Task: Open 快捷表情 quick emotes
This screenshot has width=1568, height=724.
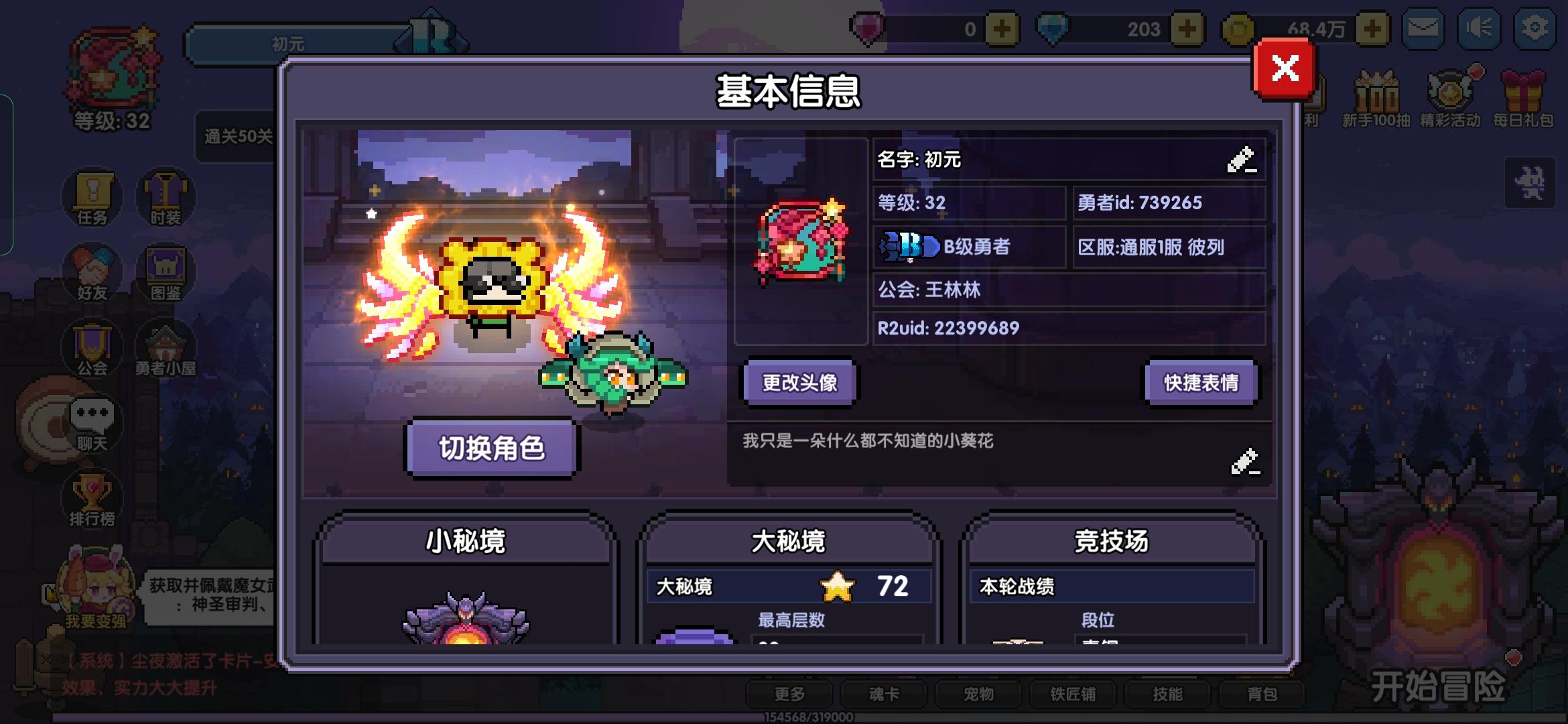Action: click(1200, 382)
